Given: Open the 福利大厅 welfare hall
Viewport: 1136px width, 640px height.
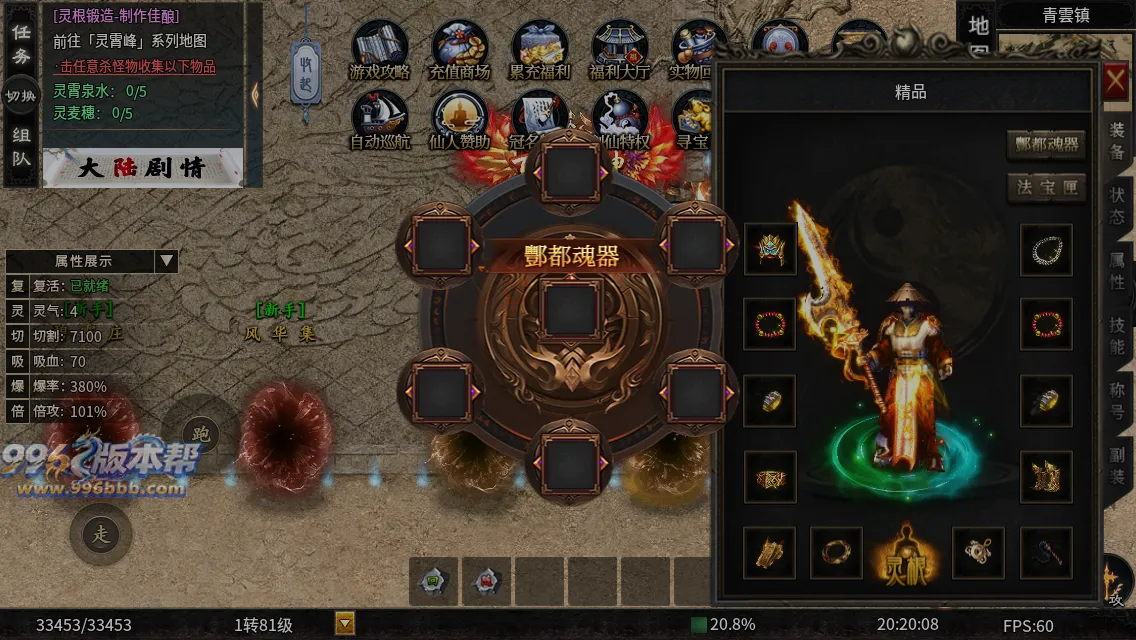Looking at the screenshot, I should point(620,51).
